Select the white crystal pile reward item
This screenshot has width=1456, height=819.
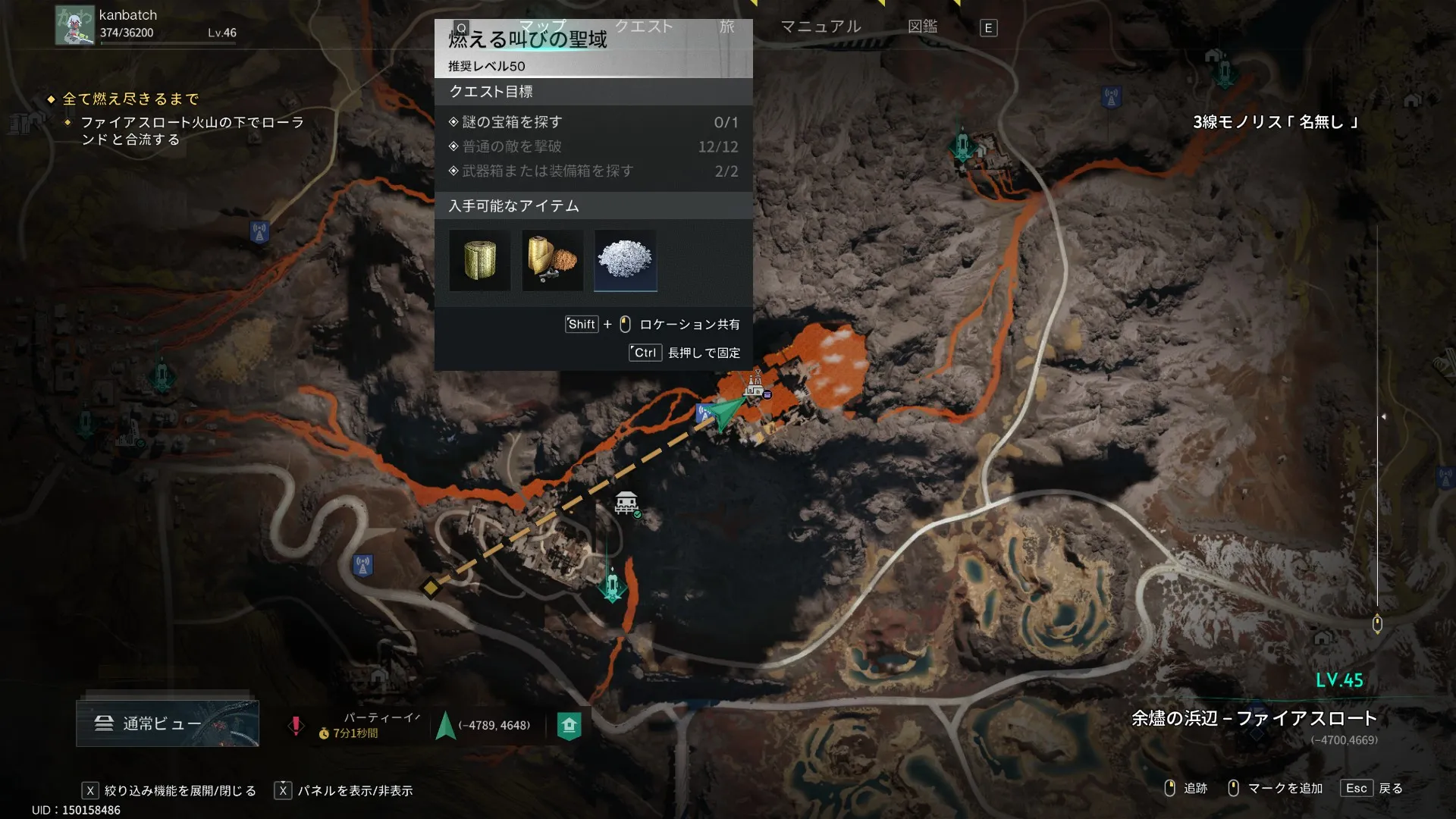[625, 261]
